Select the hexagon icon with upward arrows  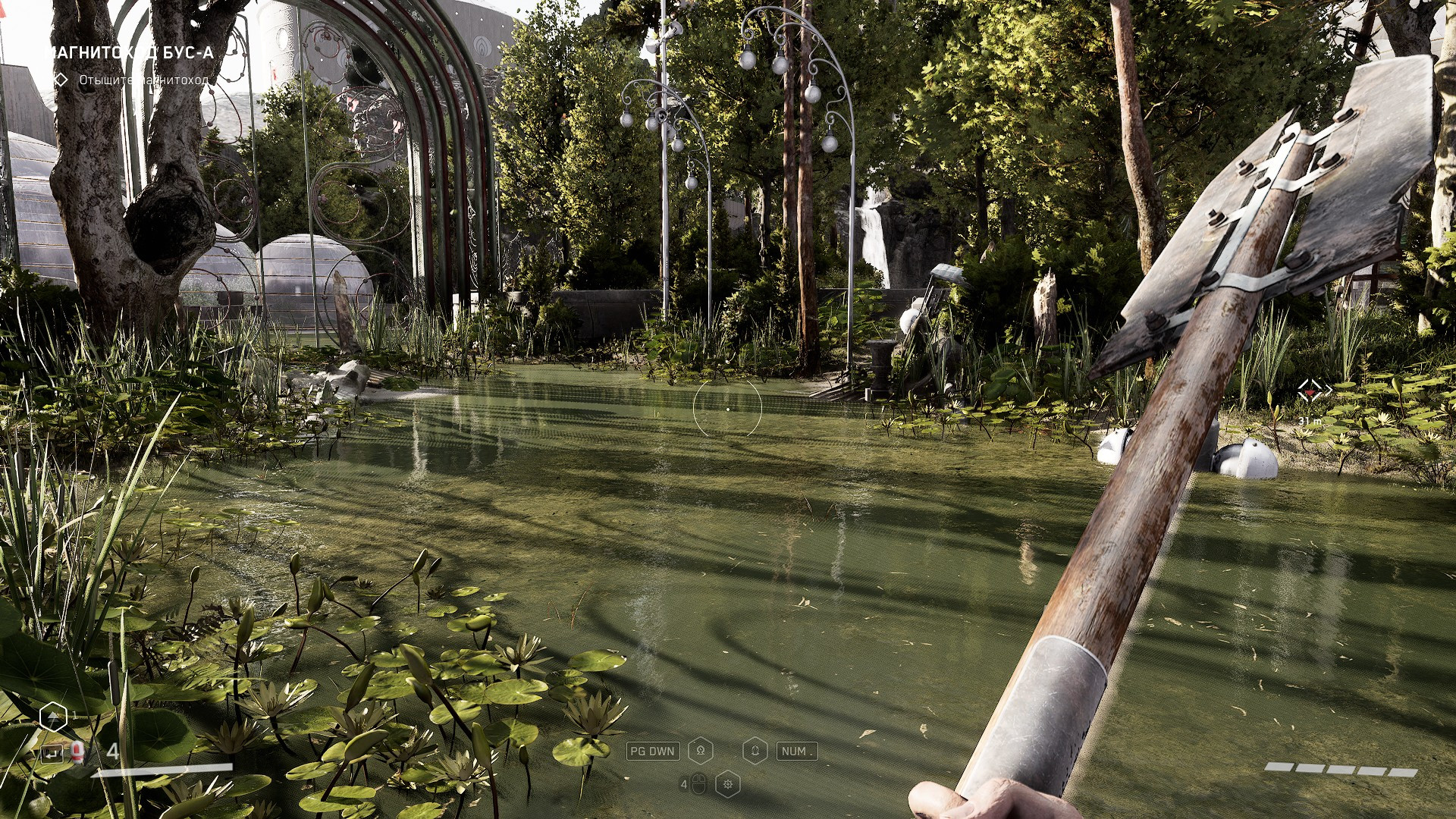point(53,717)
